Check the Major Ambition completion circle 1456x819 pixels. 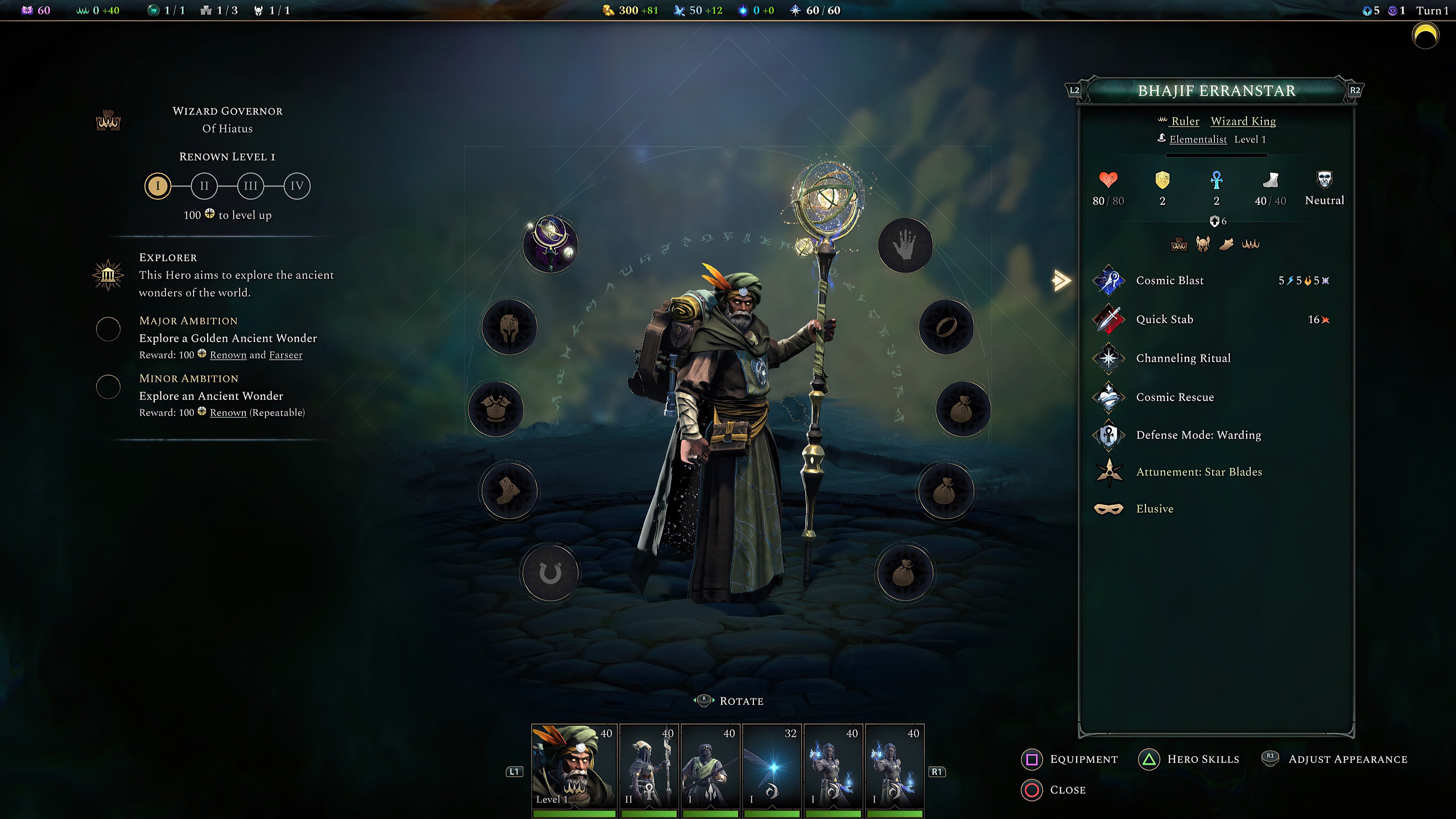pyautogui.click(x=108, y=329)
